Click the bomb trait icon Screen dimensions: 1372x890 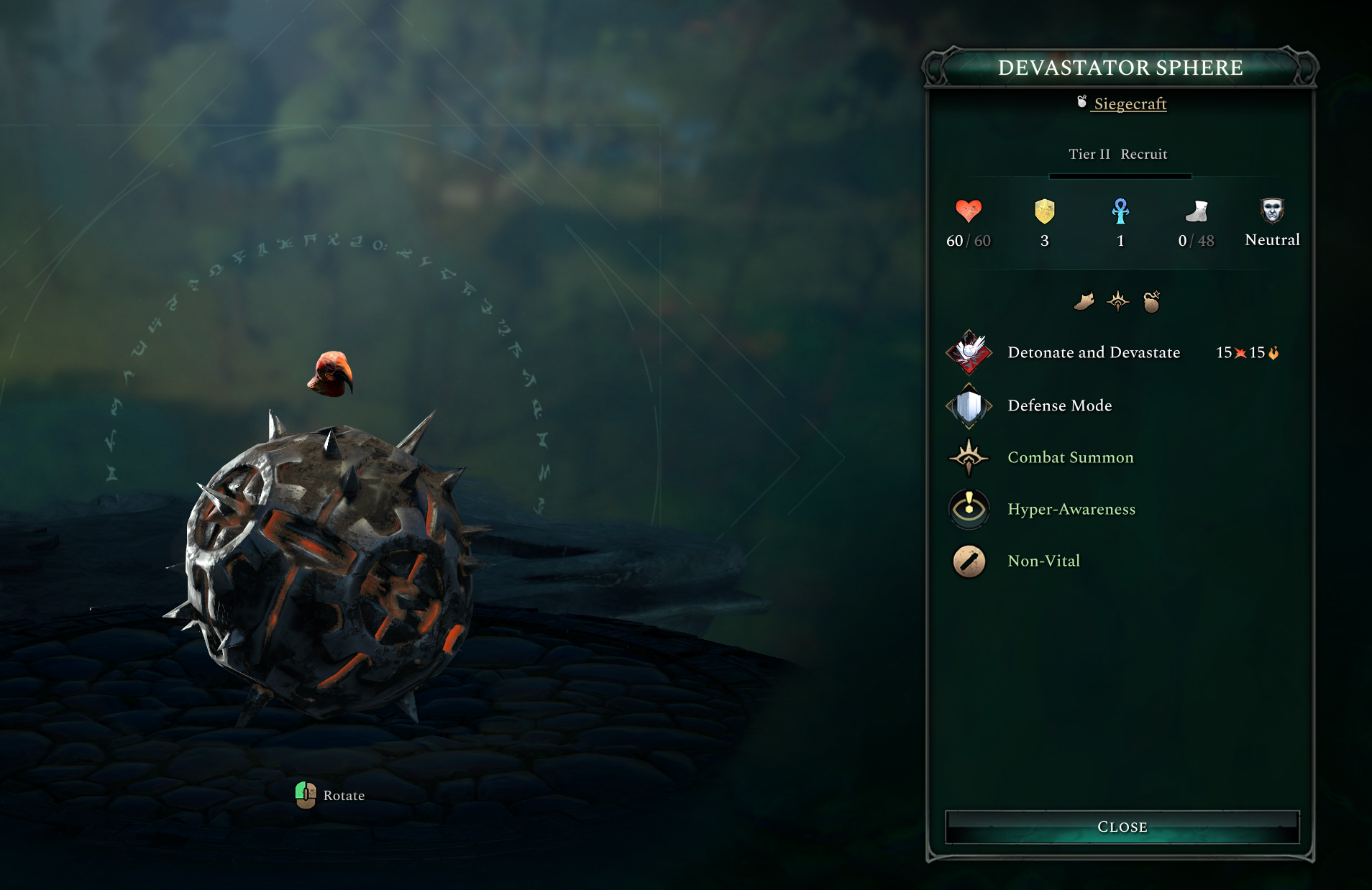click(x=1153, y=301)
